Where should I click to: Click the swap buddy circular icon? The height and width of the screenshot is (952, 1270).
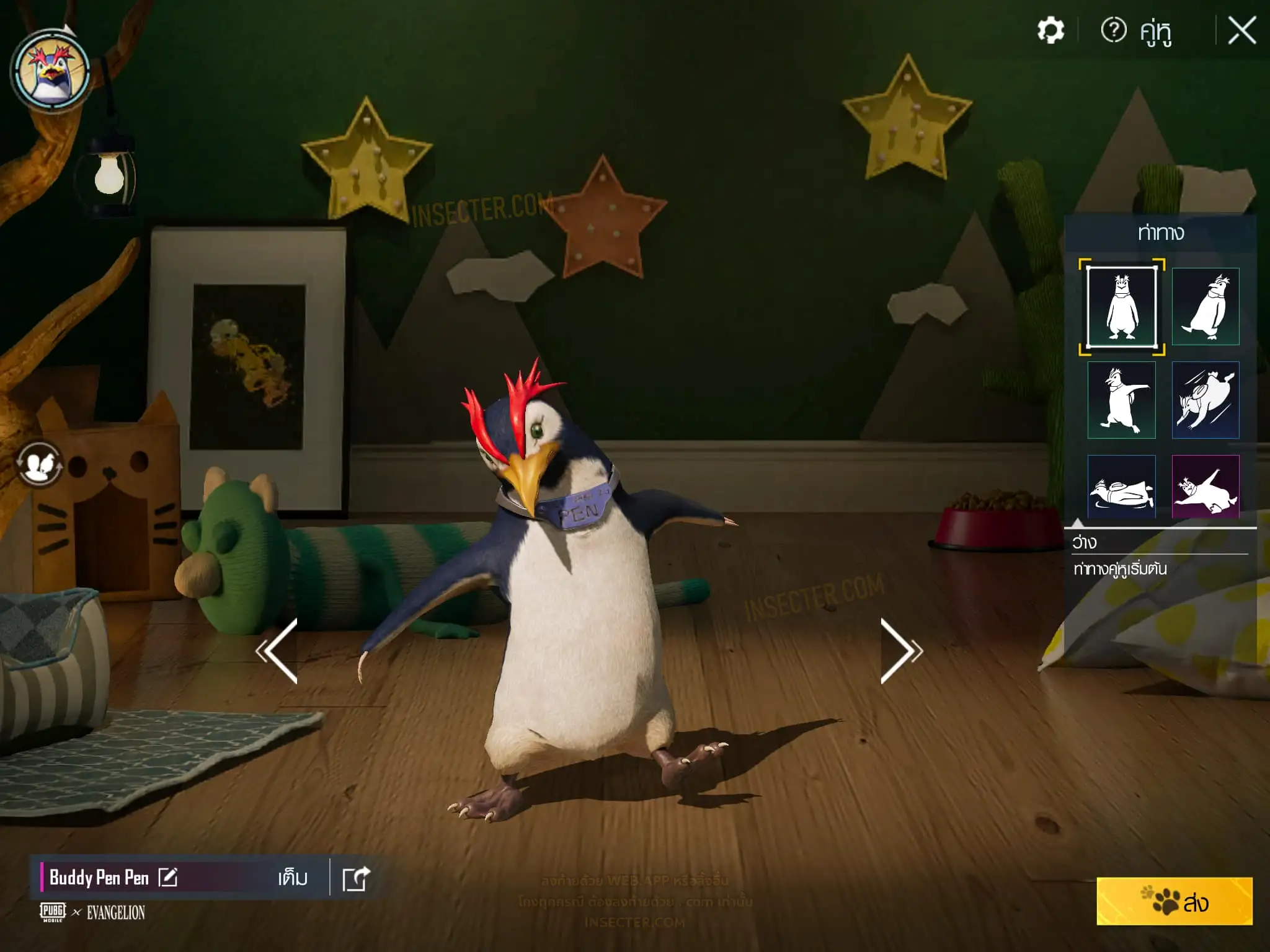click(x=40, y=464)
